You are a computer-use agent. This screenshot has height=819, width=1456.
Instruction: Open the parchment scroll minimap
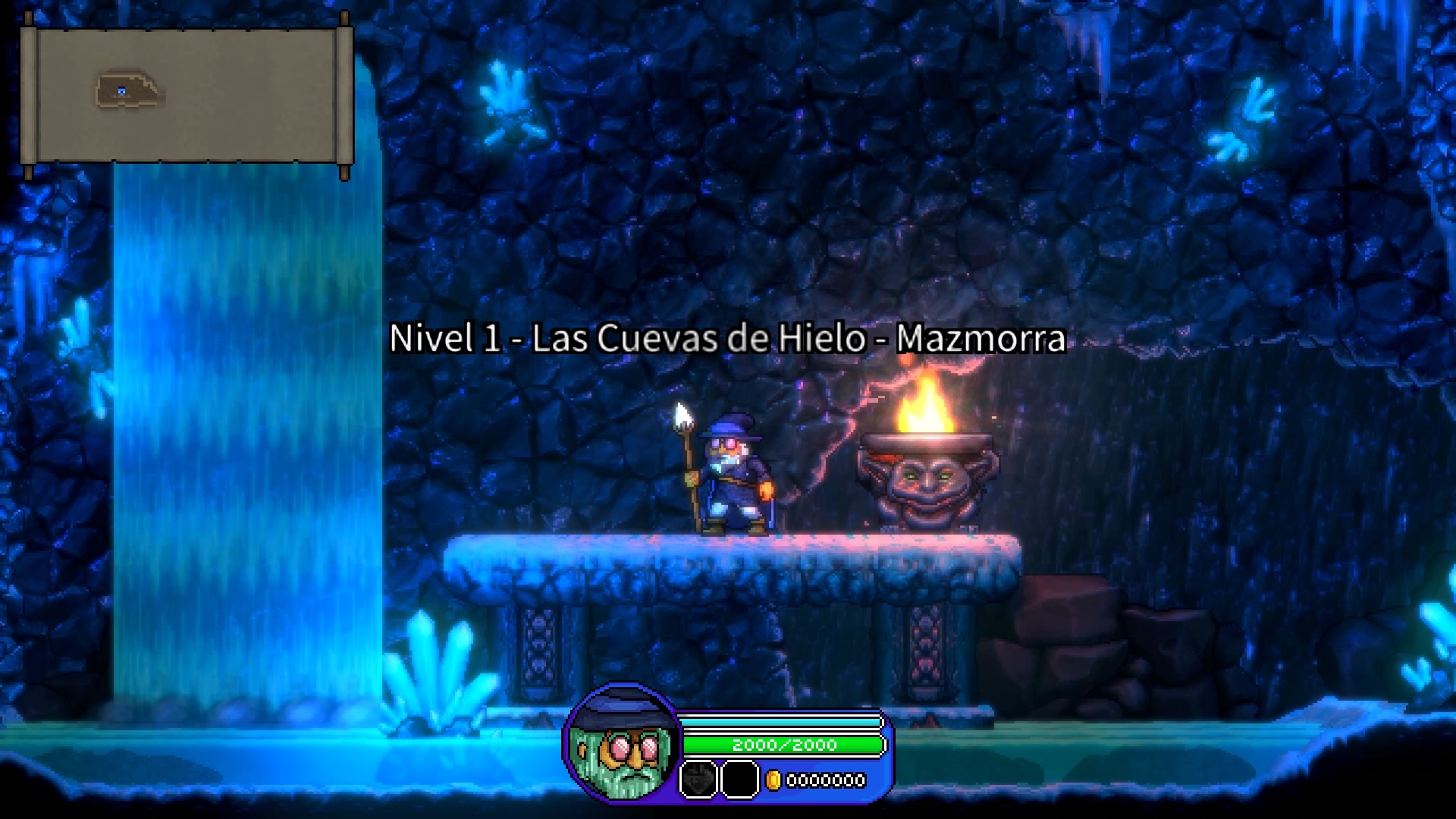click(187, 96)
